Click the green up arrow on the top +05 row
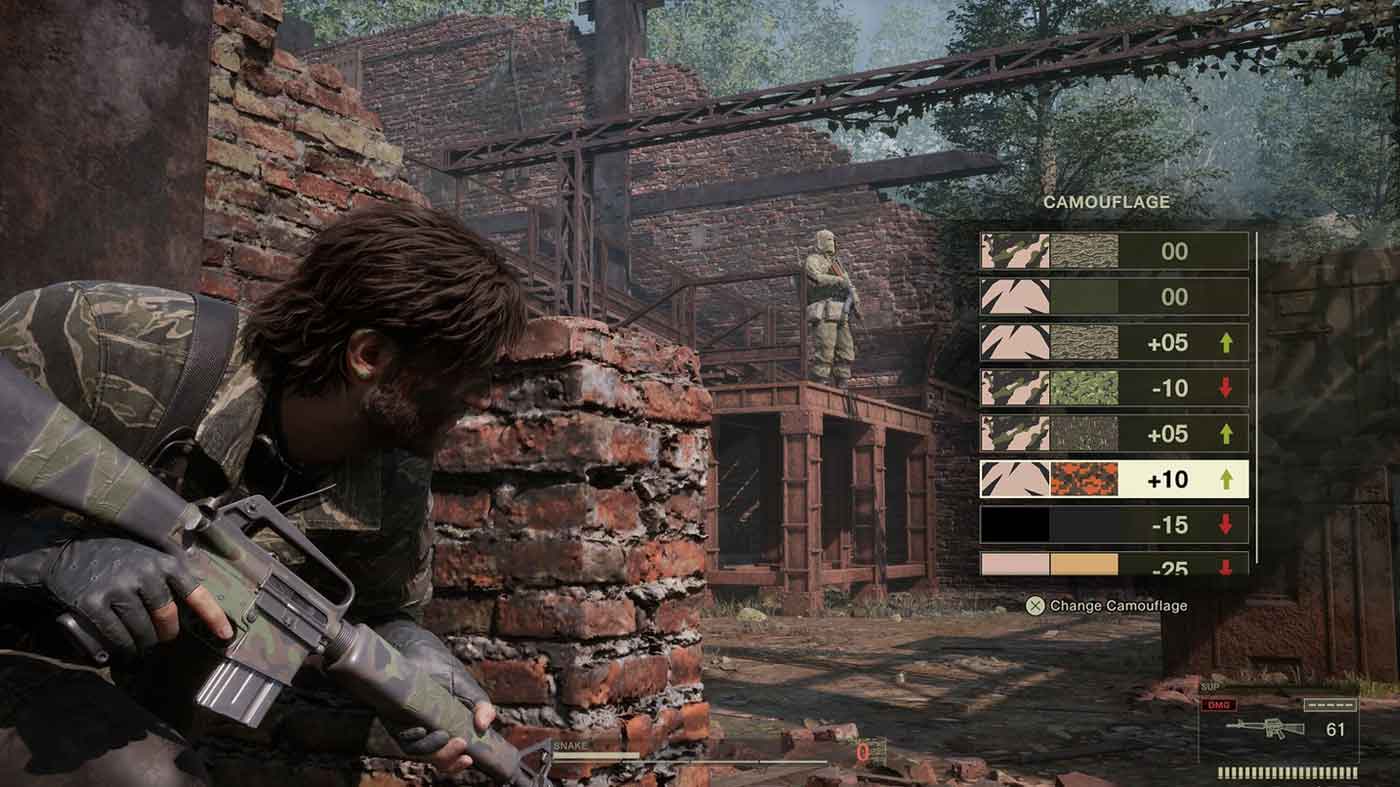The image size is (1400, 787). [1226, 342]
